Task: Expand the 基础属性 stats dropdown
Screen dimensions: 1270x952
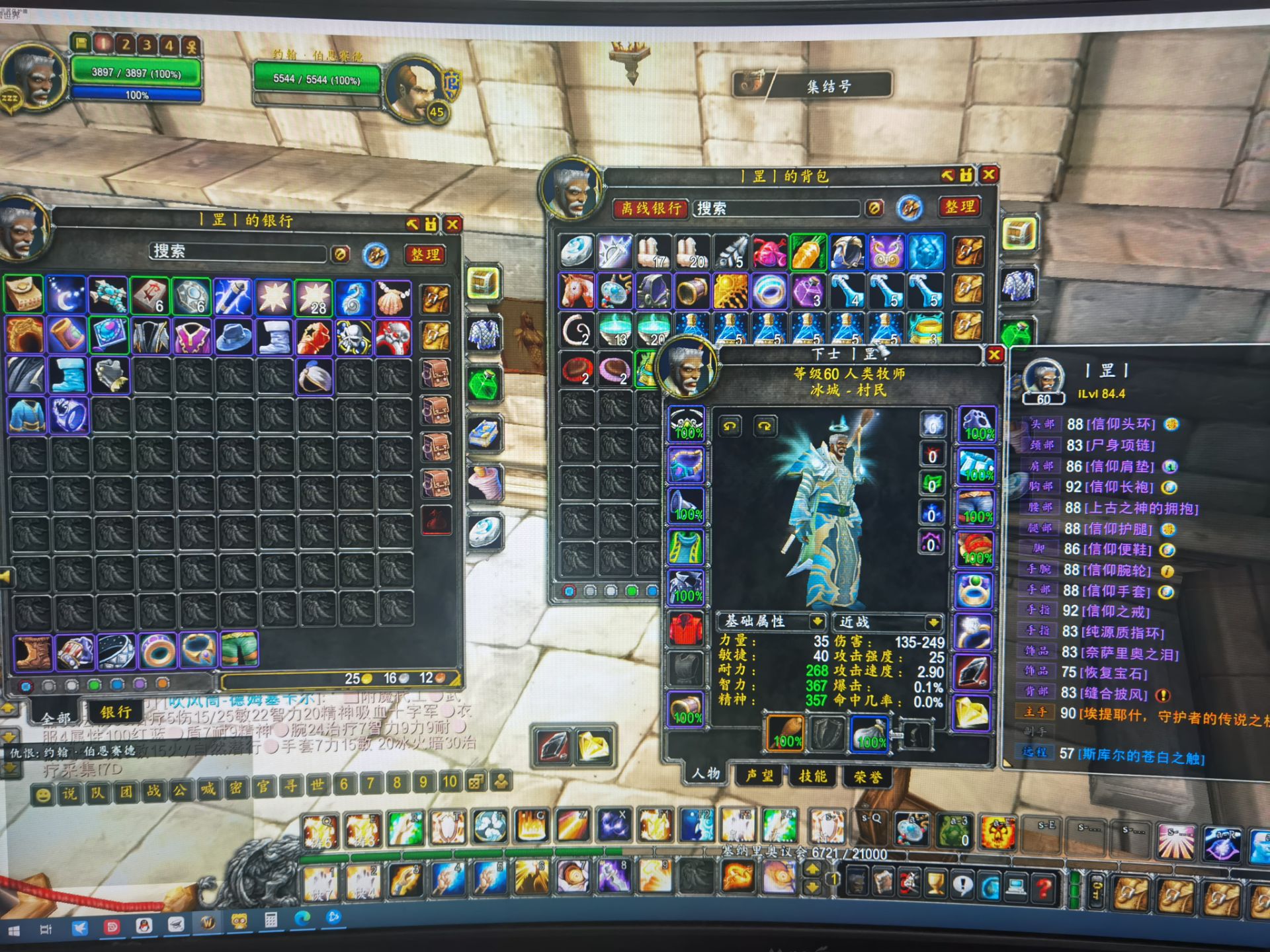Action: click(818, 621)
